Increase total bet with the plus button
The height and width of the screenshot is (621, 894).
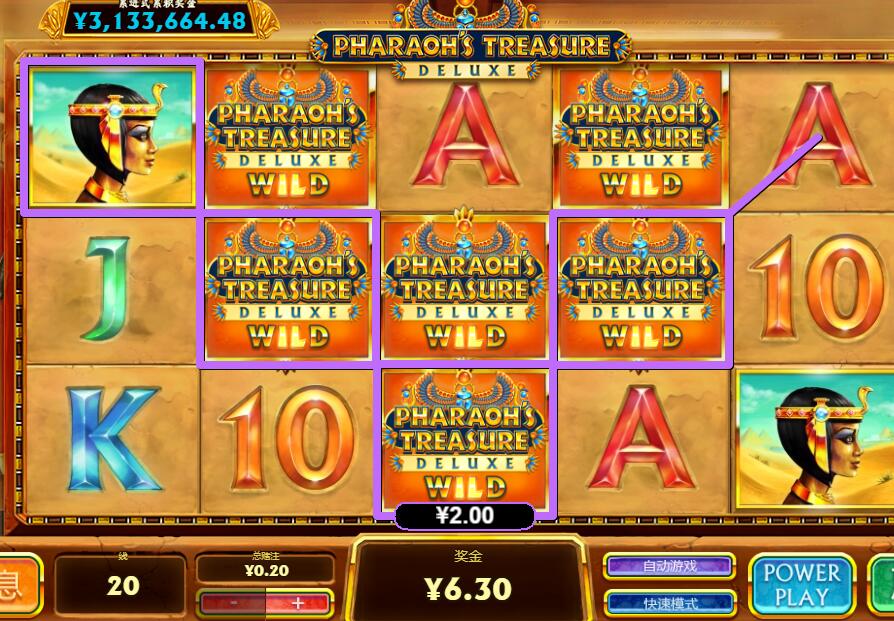[297, 603]
